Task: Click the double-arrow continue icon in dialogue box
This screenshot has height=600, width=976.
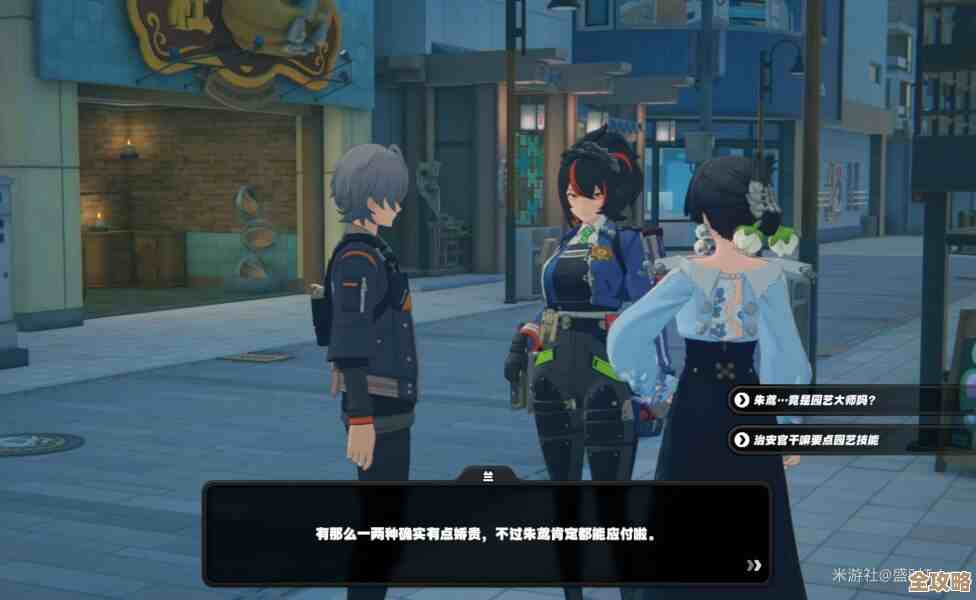Action: tap(753, 565)
